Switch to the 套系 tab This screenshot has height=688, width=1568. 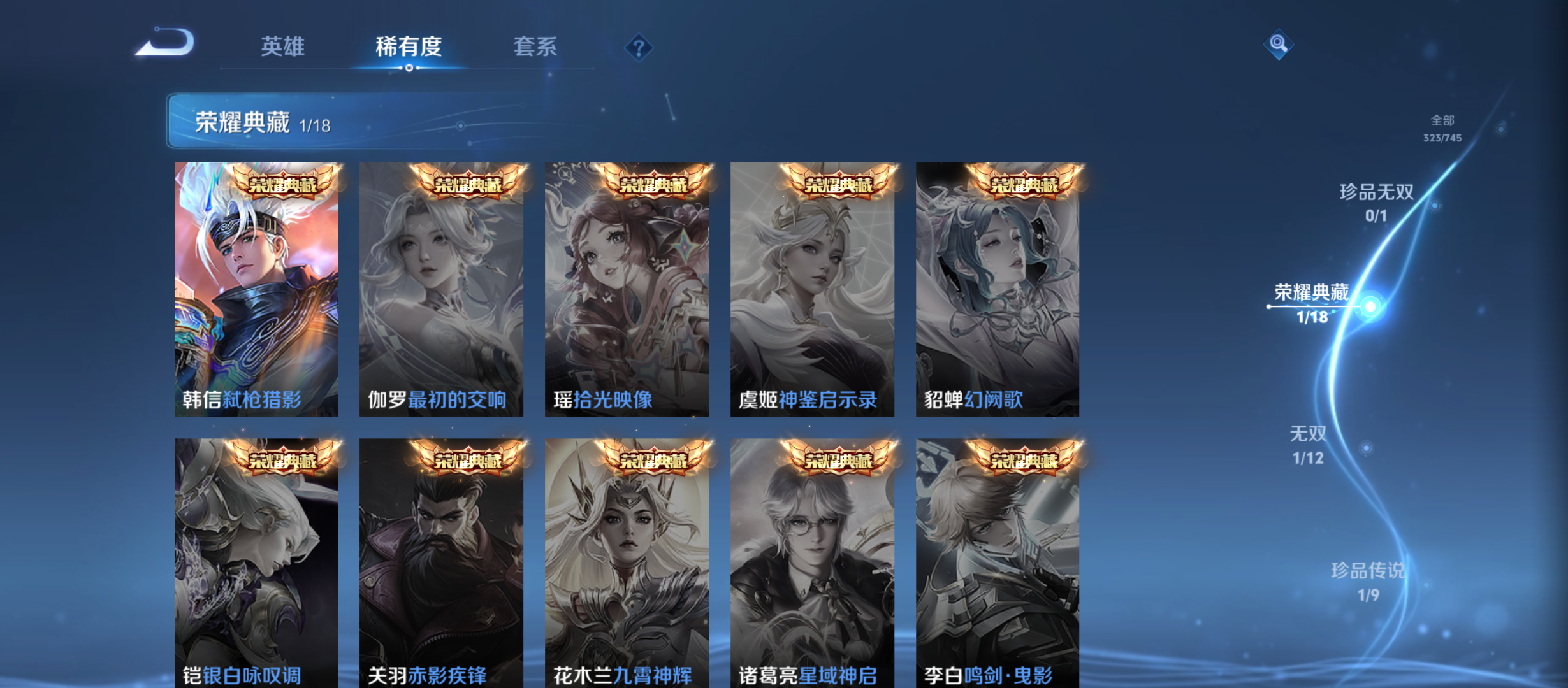pyautogui.click(x=535, y=46)
